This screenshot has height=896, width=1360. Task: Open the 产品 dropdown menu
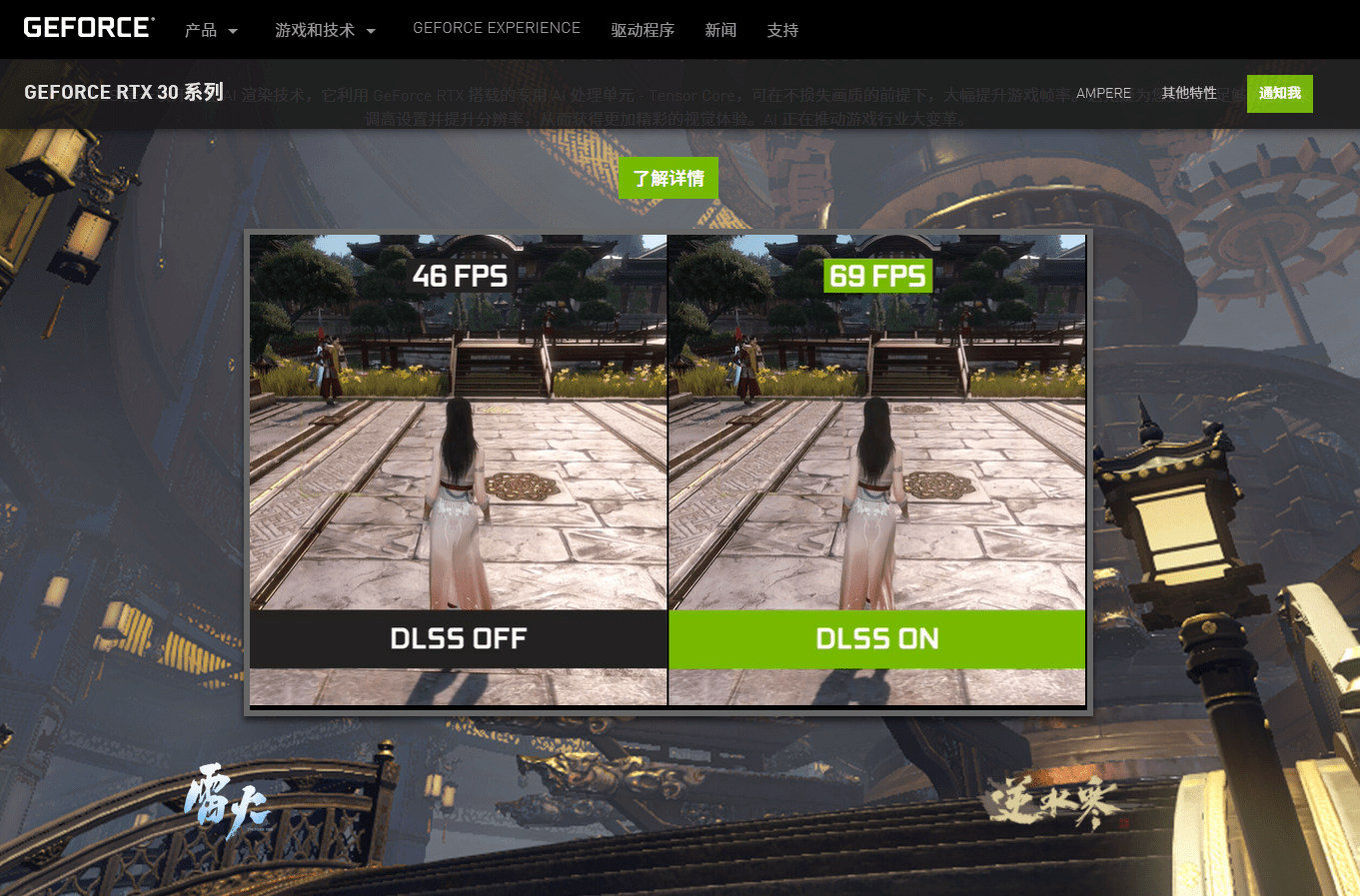211,30
